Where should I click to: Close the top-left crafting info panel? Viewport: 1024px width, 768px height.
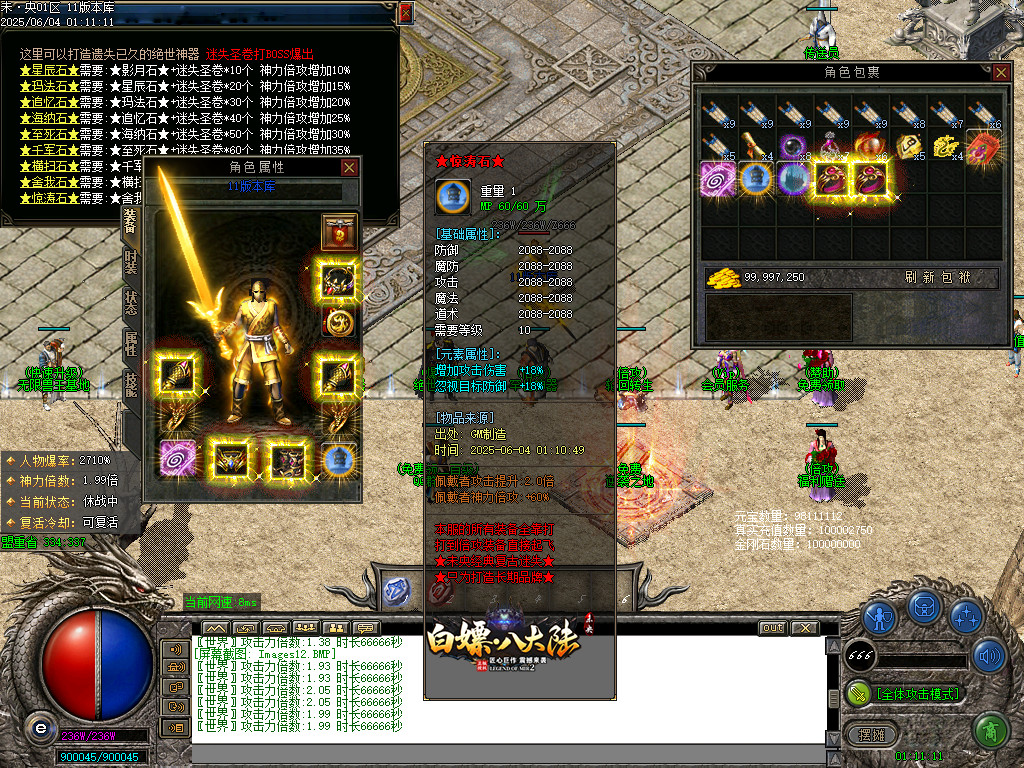click(405, 13)
